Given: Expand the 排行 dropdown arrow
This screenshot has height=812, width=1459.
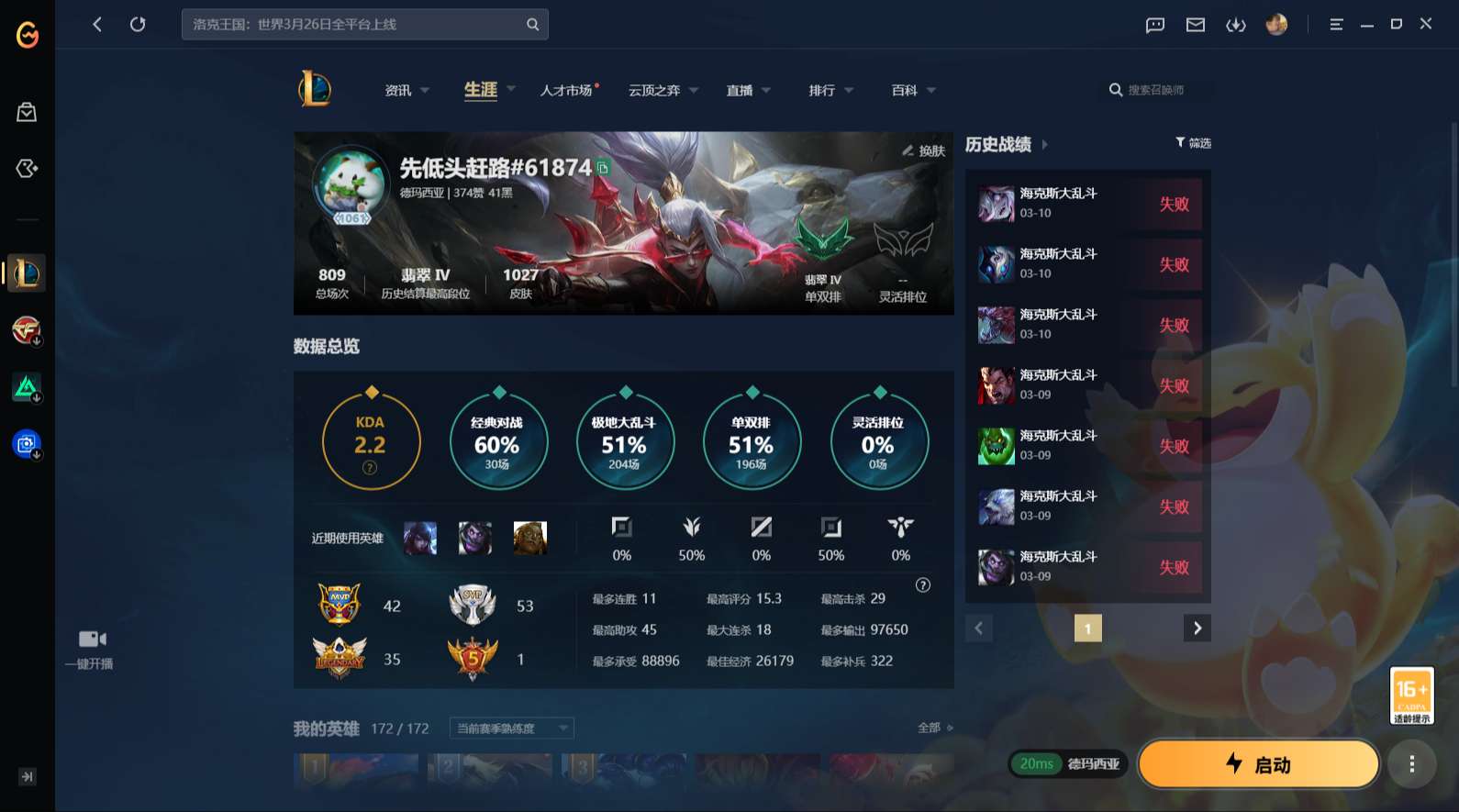Looking at the screenshot, I should point(849,90).
